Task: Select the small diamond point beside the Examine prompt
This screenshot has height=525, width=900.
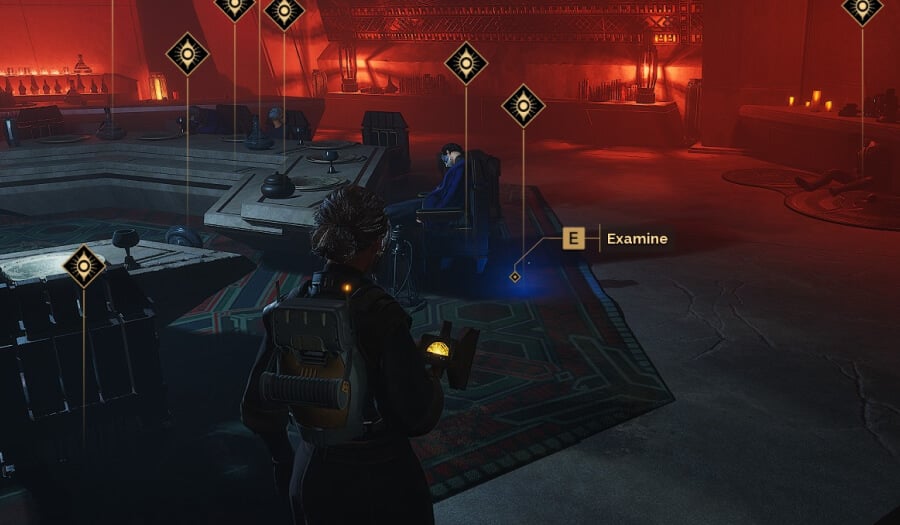Action: coord(515,276)
